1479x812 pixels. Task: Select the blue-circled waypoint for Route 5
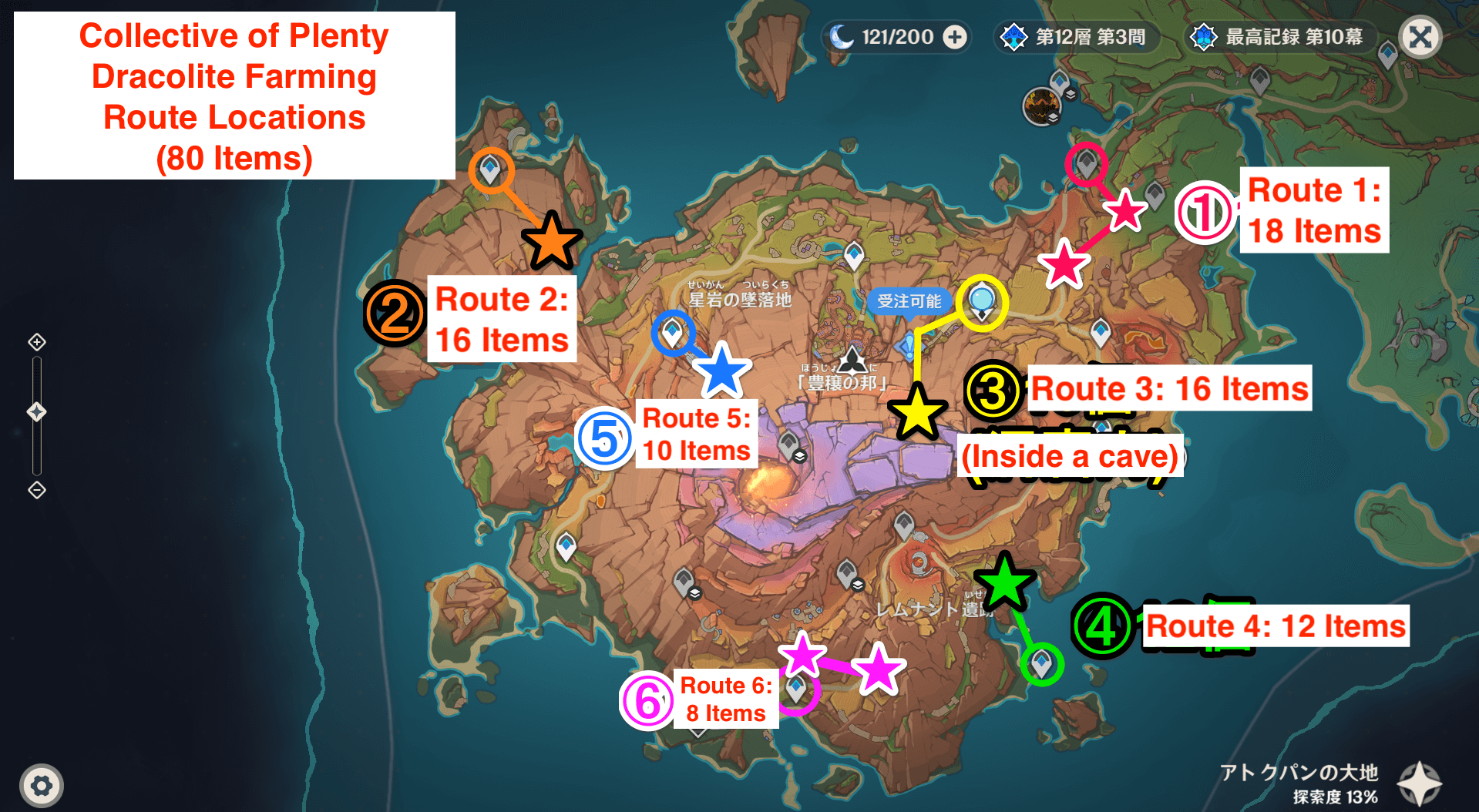click(673, 334)
